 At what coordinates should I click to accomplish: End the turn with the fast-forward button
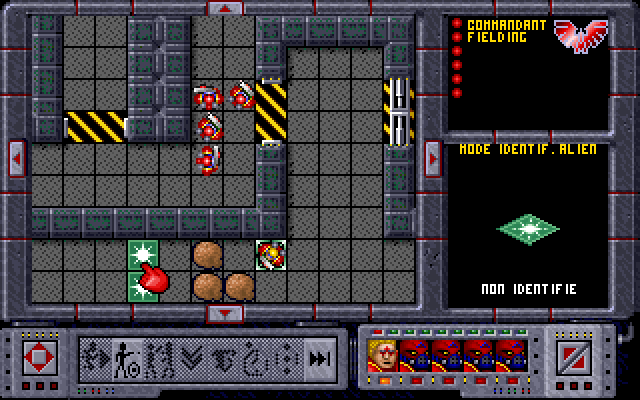319,357
